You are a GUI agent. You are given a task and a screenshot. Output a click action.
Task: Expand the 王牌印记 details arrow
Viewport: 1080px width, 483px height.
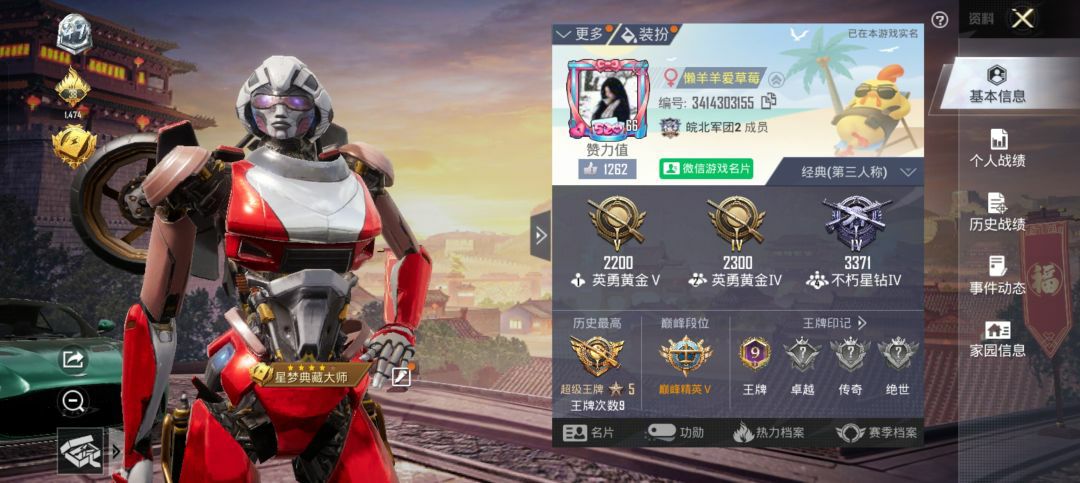[x=862, y=323]
